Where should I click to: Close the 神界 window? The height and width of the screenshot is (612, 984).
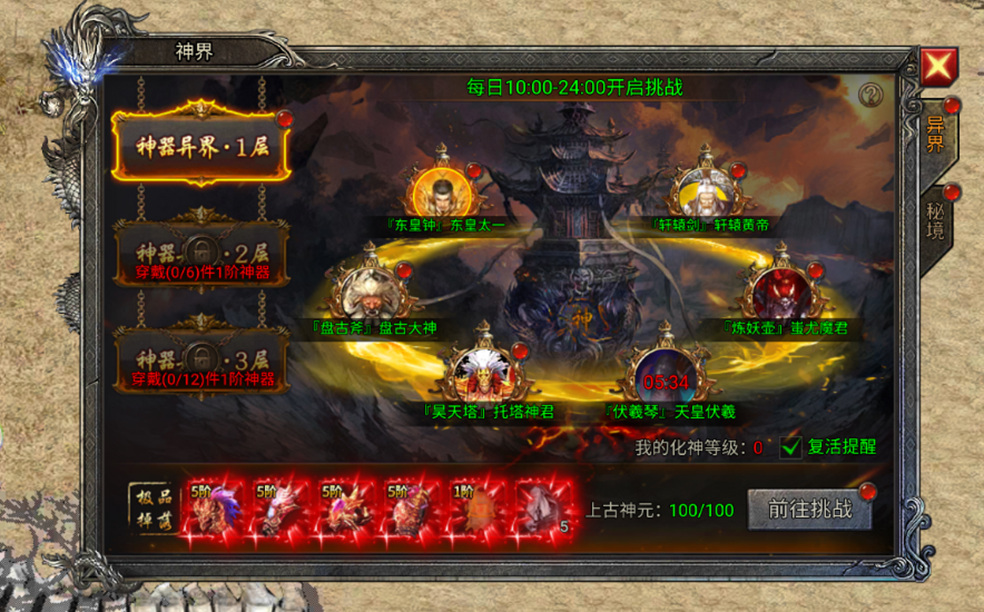(939, 67)
